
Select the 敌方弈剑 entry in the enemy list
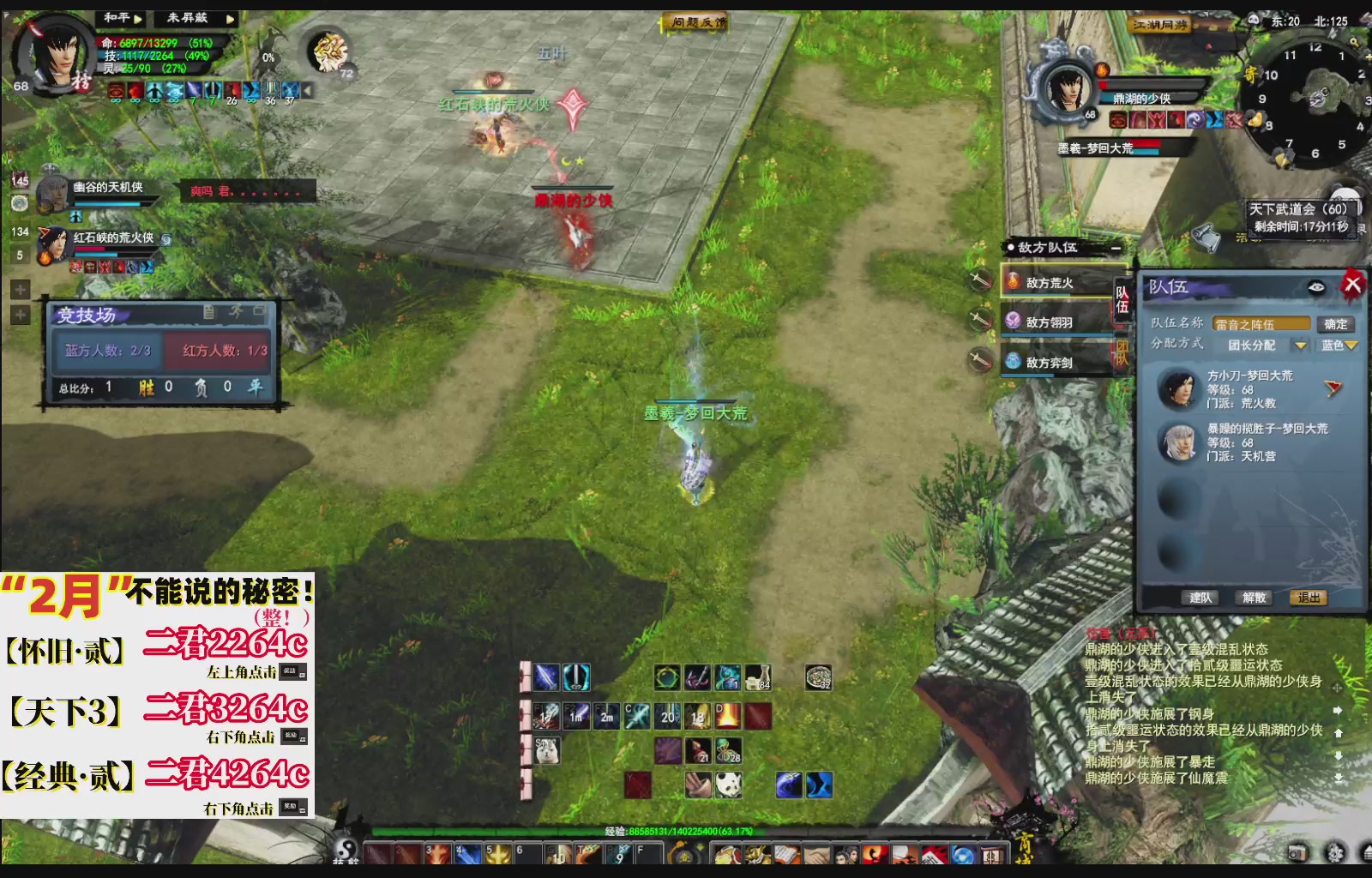point(1049,362)
